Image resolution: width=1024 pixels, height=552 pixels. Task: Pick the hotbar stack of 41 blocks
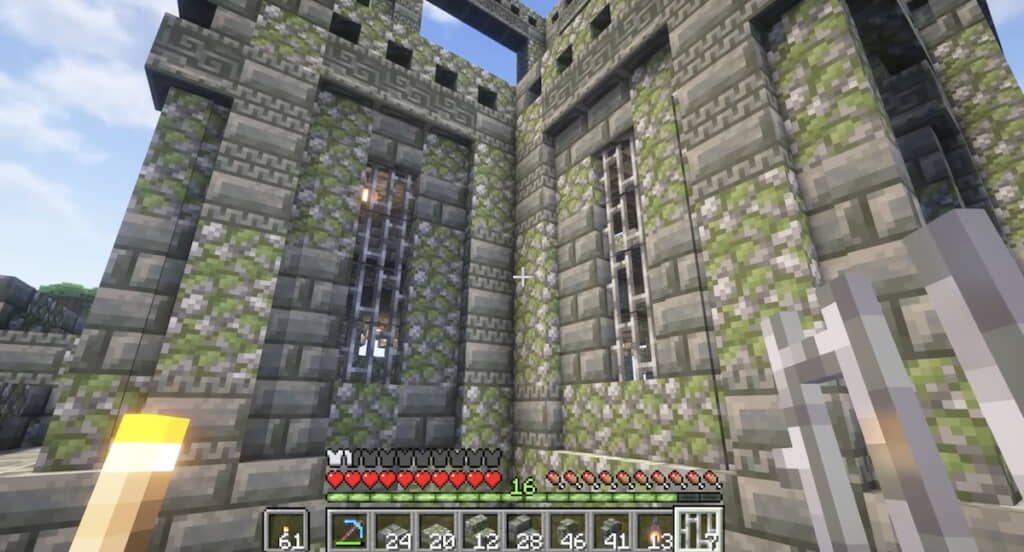click(x=611, y=530)
